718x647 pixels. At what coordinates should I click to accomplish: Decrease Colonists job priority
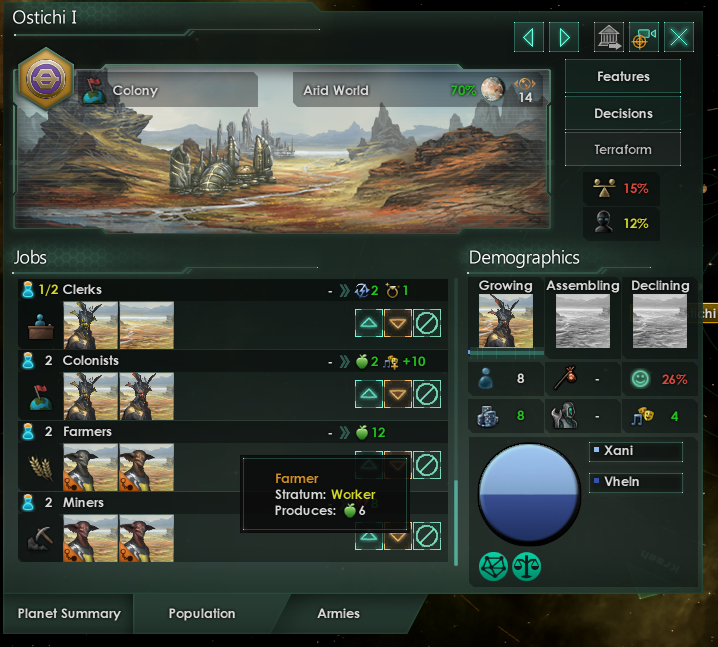398,394
